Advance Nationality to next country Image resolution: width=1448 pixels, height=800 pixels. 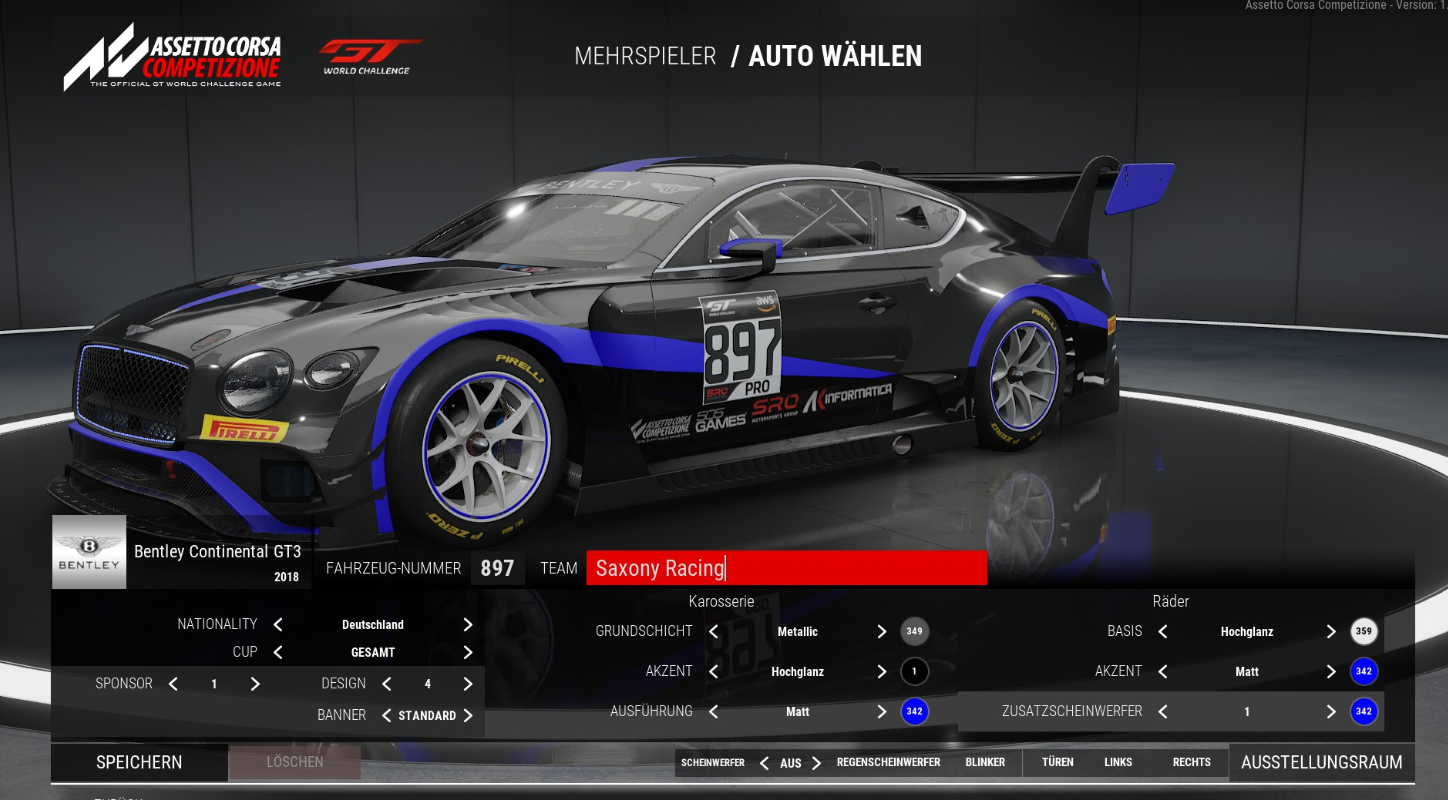[x=467, y=625]
